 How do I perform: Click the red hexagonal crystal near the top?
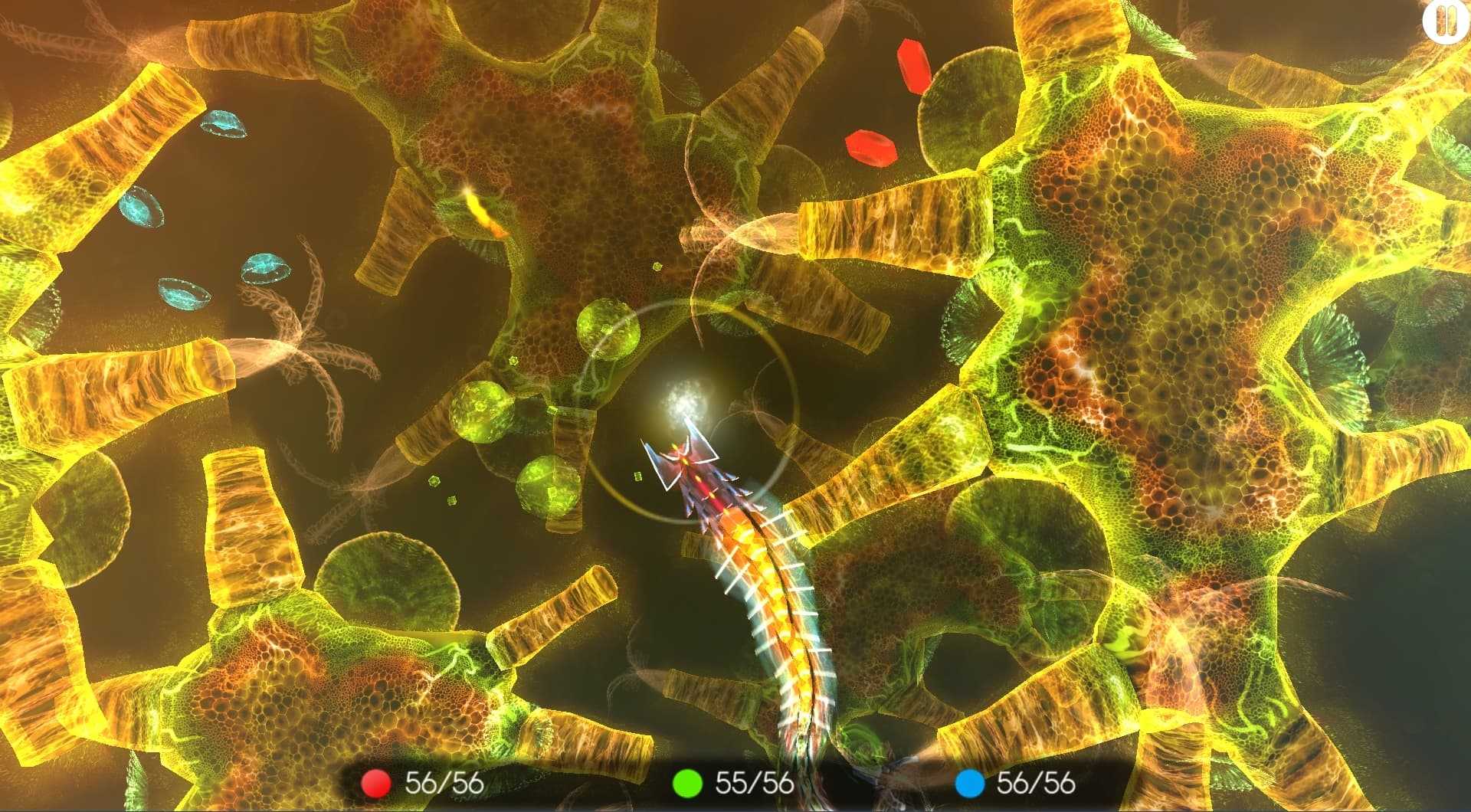tap(914, 64)
